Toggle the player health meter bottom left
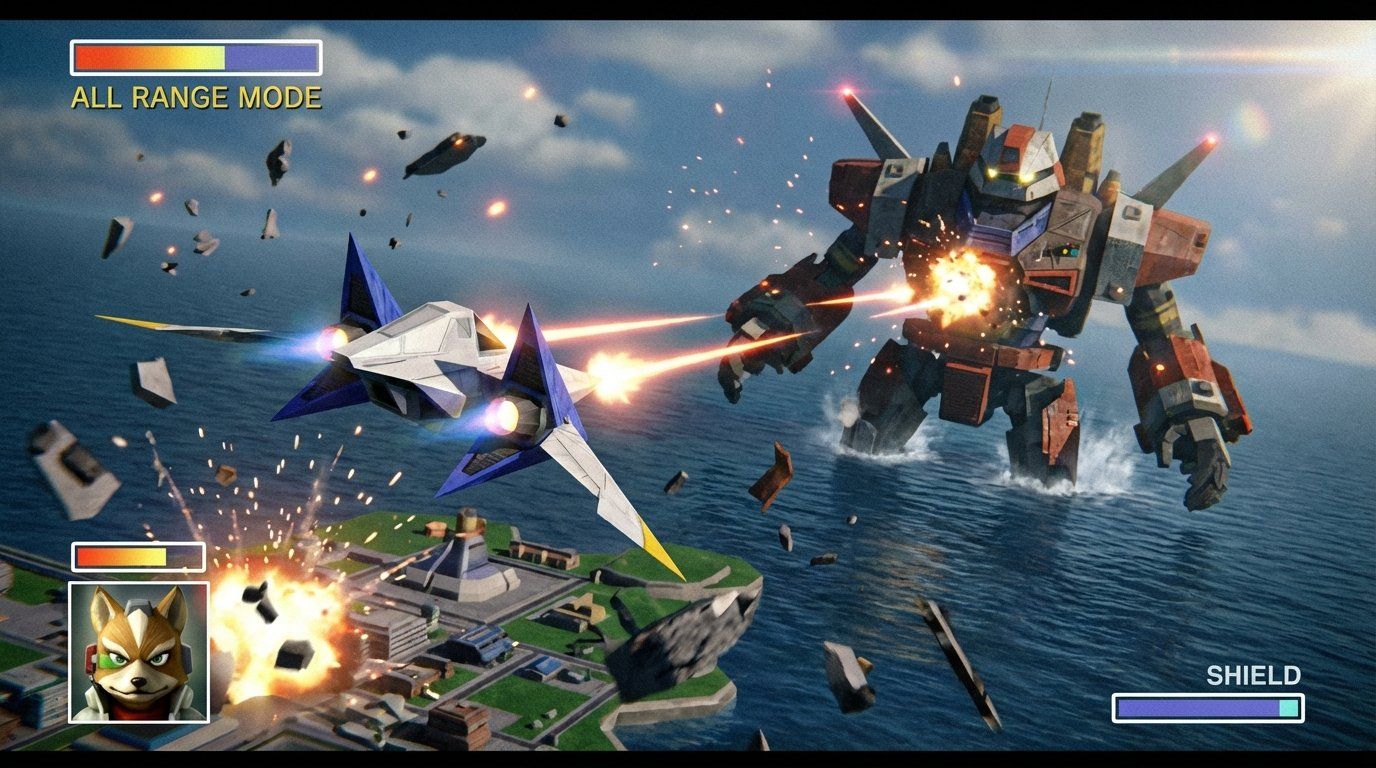The image size is (1376, 768). 138,556
